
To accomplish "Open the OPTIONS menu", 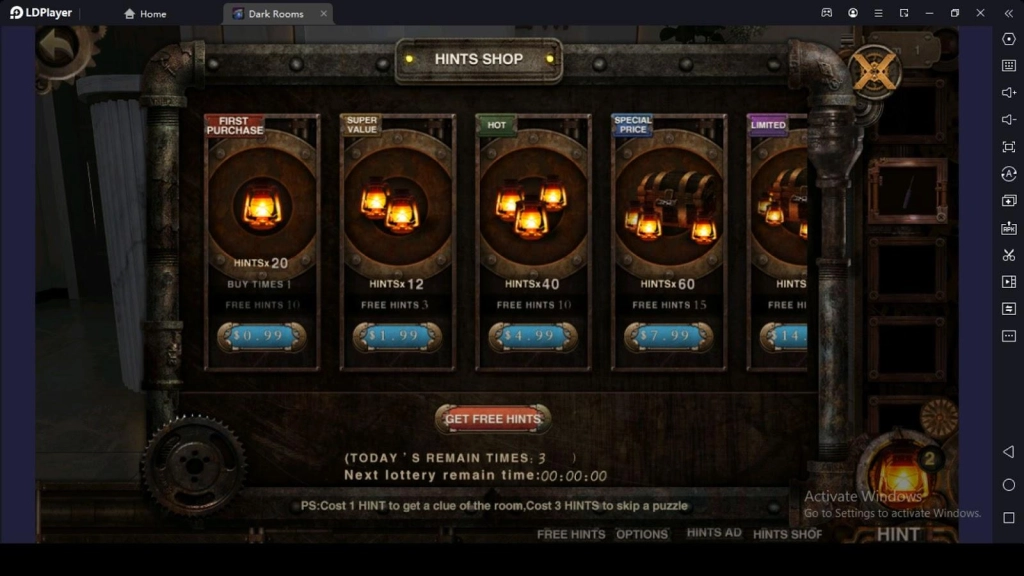I will point(642,534).
